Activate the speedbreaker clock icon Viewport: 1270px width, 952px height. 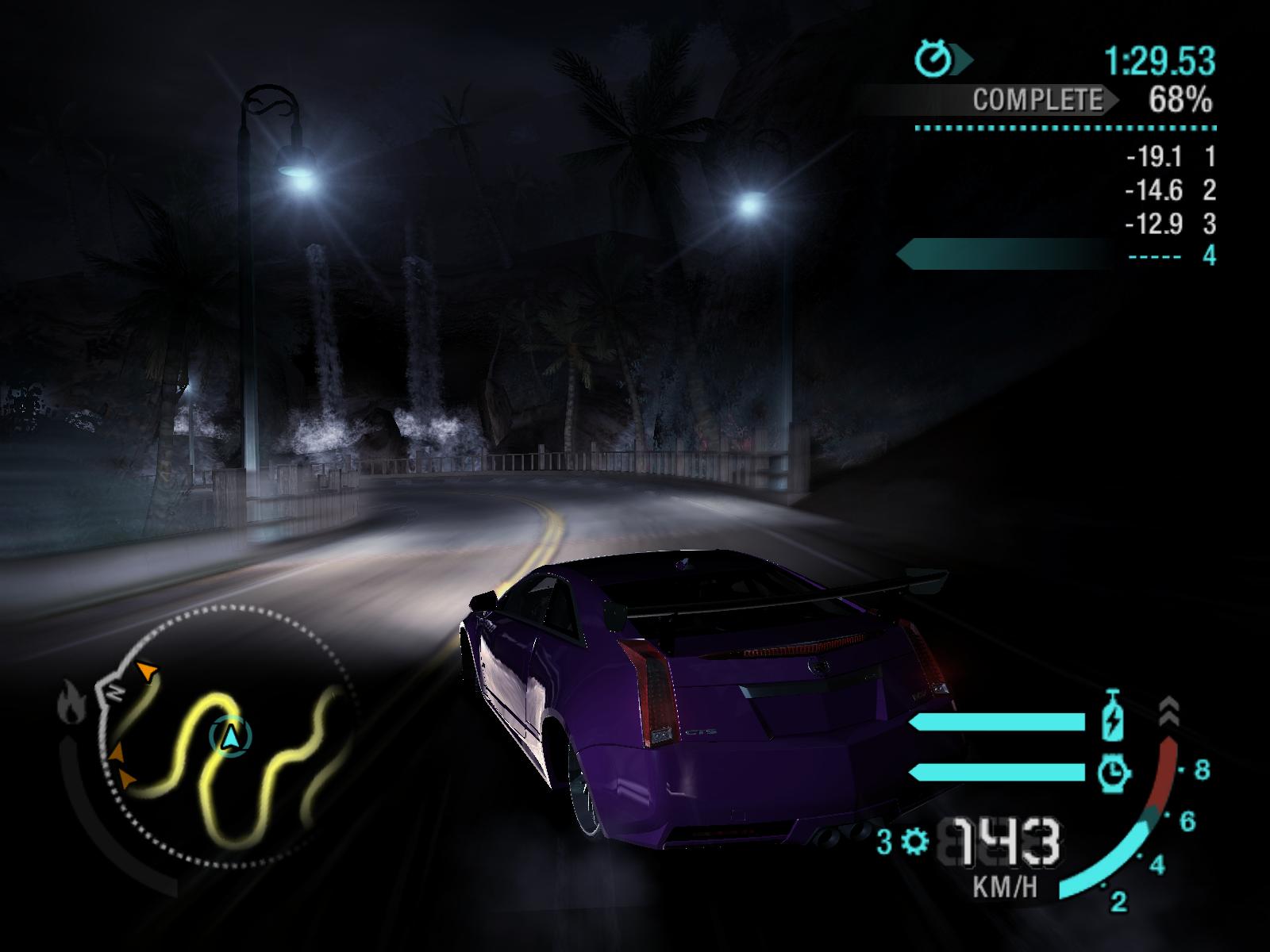point(1114,772)
